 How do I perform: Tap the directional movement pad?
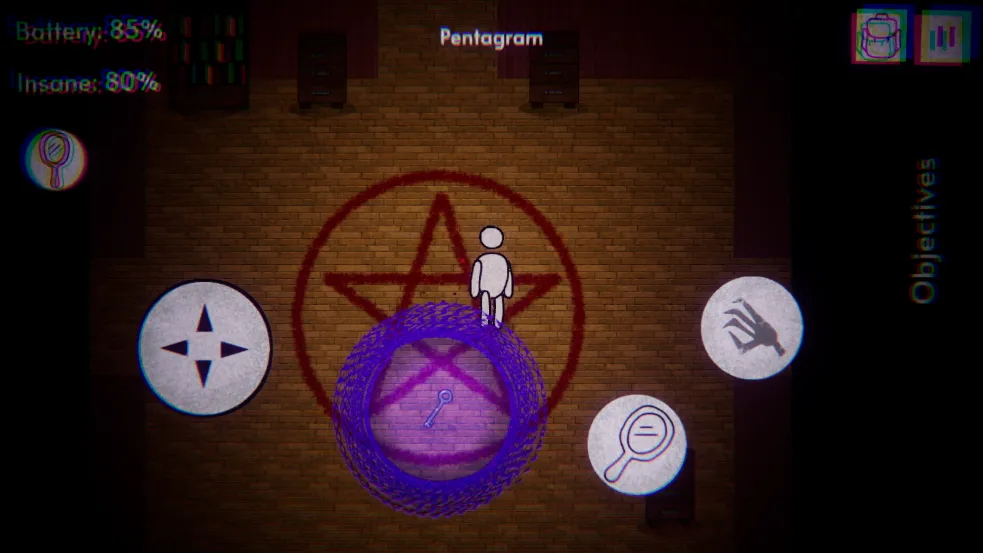tap(205, 348)
